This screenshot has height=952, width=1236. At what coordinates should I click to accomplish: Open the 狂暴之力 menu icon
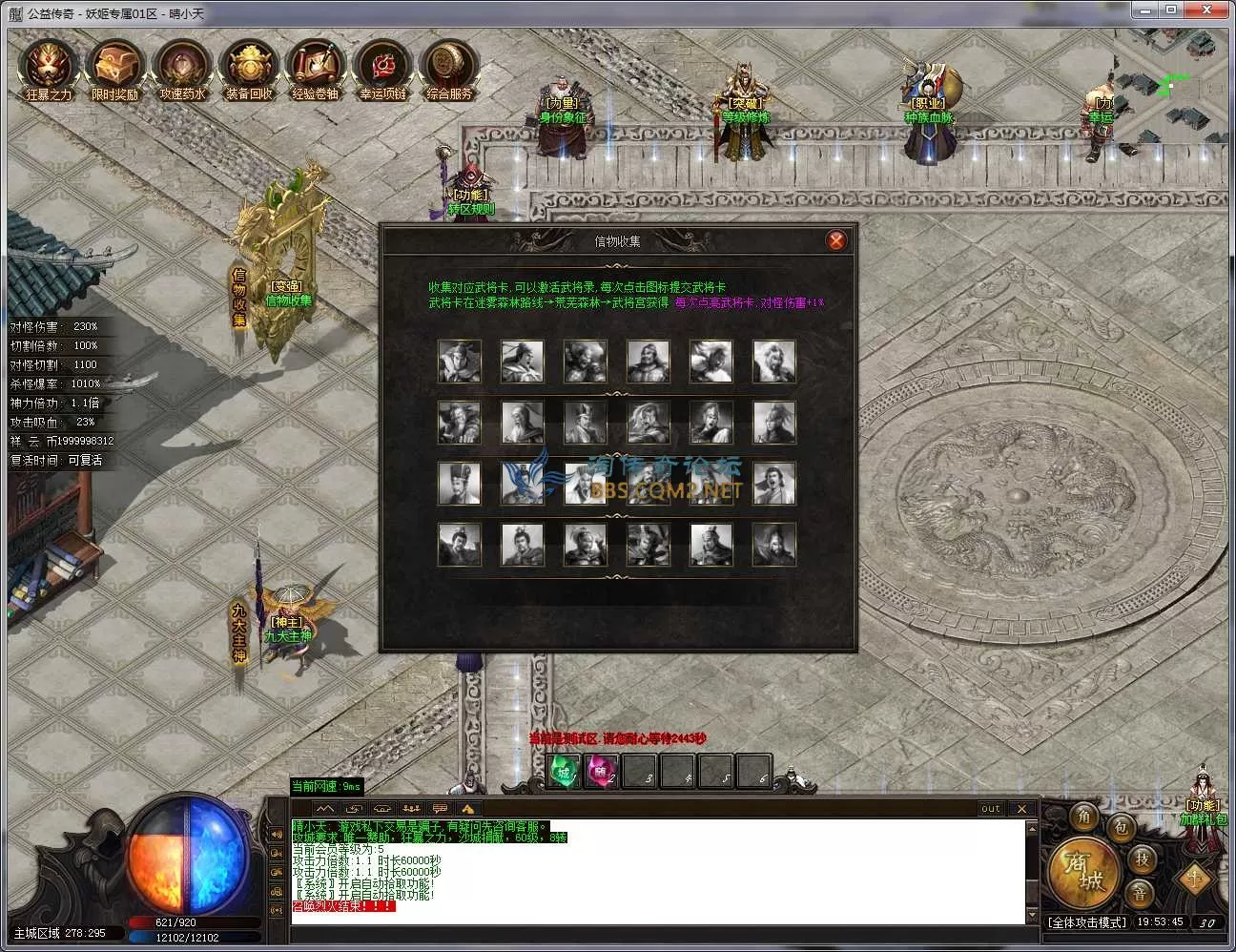[x=48, y=69]
